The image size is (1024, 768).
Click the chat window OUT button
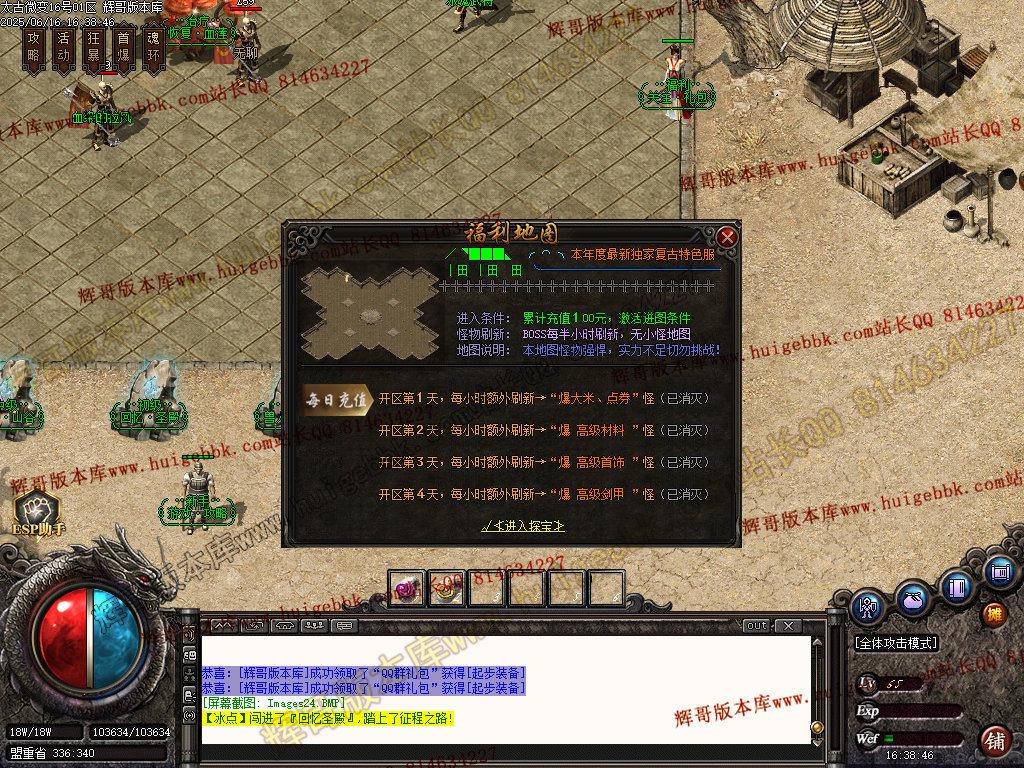pos(757,626)
